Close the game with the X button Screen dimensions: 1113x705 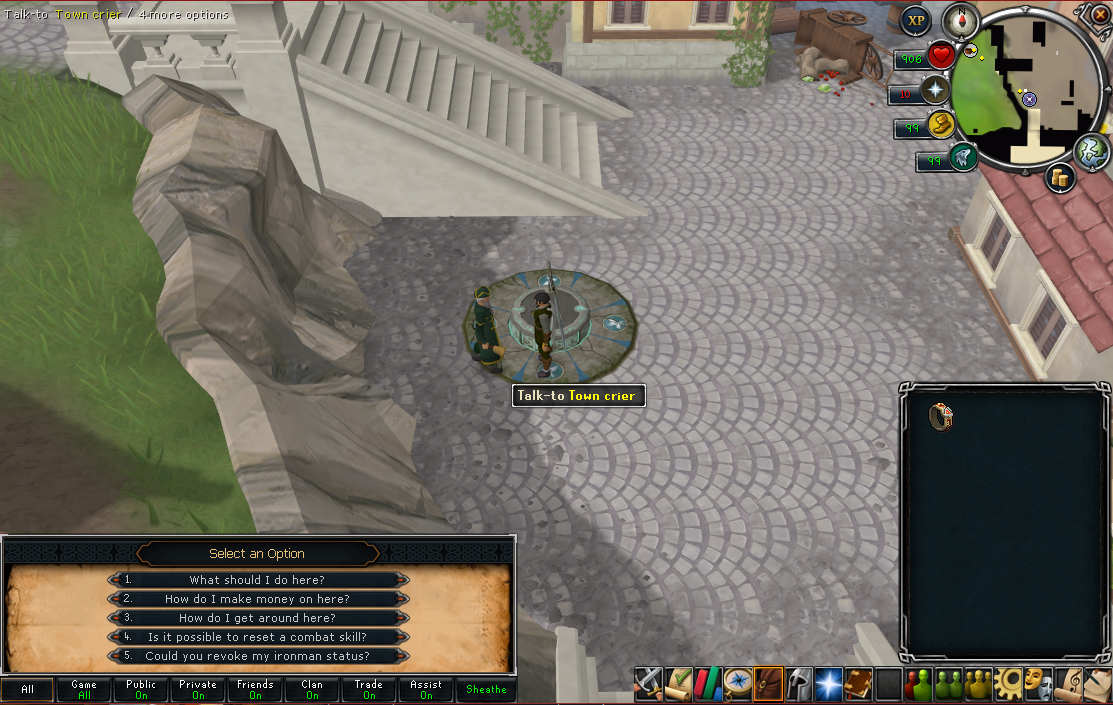(1101, 16)
